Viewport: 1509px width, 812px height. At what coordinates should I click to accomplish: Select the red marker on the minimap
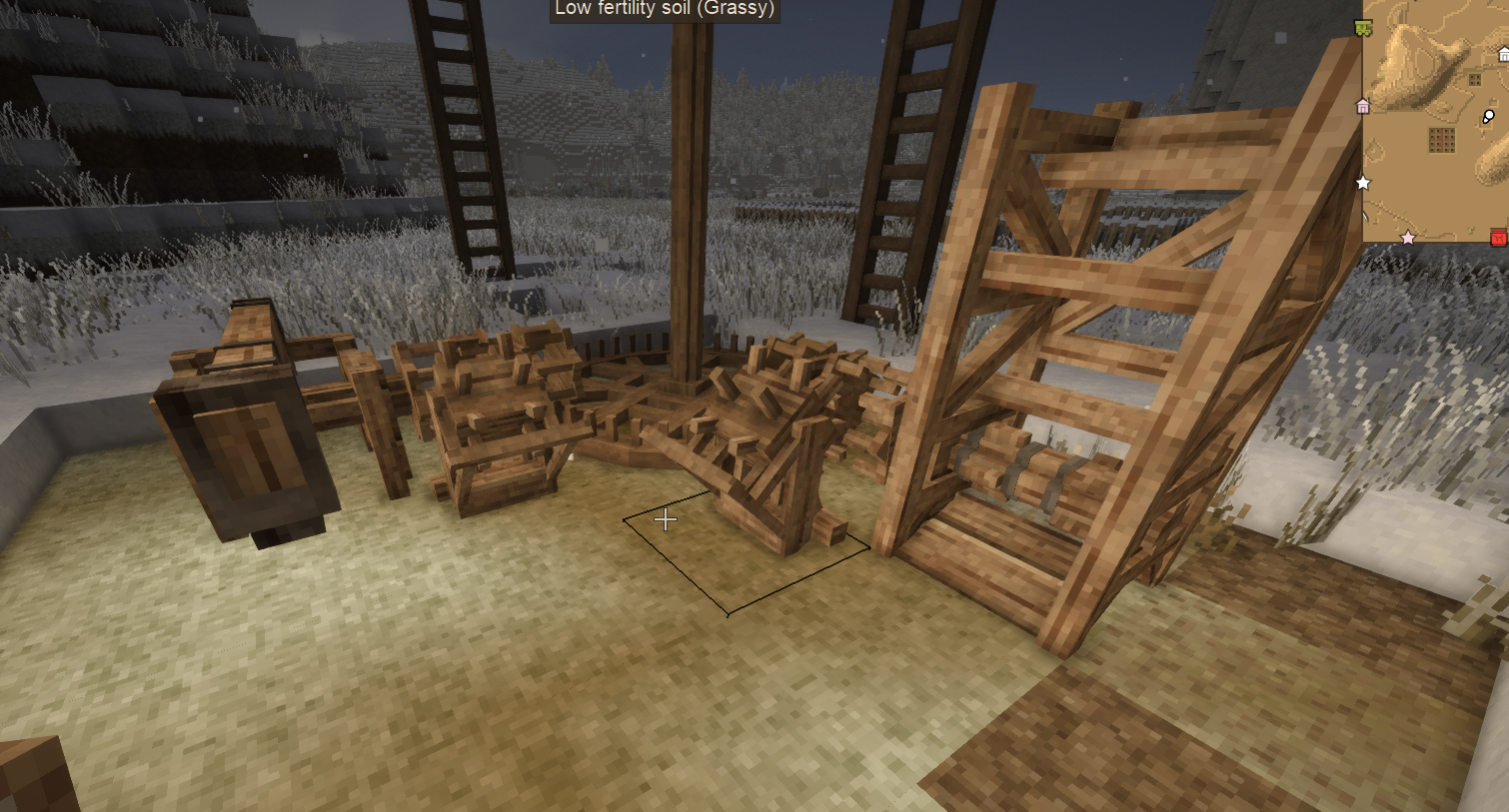[1498, 237]
